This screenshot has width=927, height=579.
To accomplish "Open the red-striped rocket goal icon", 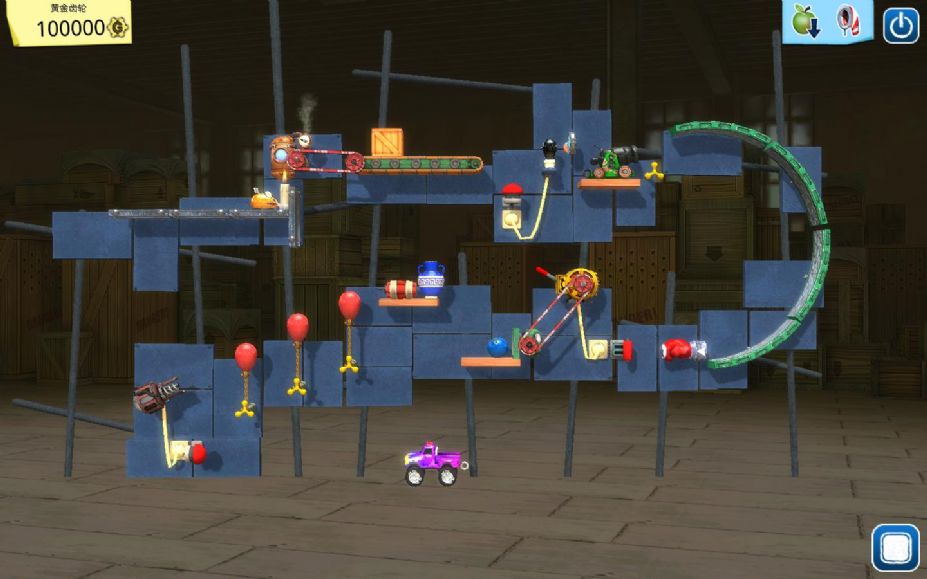I will [x=846, y=20].
